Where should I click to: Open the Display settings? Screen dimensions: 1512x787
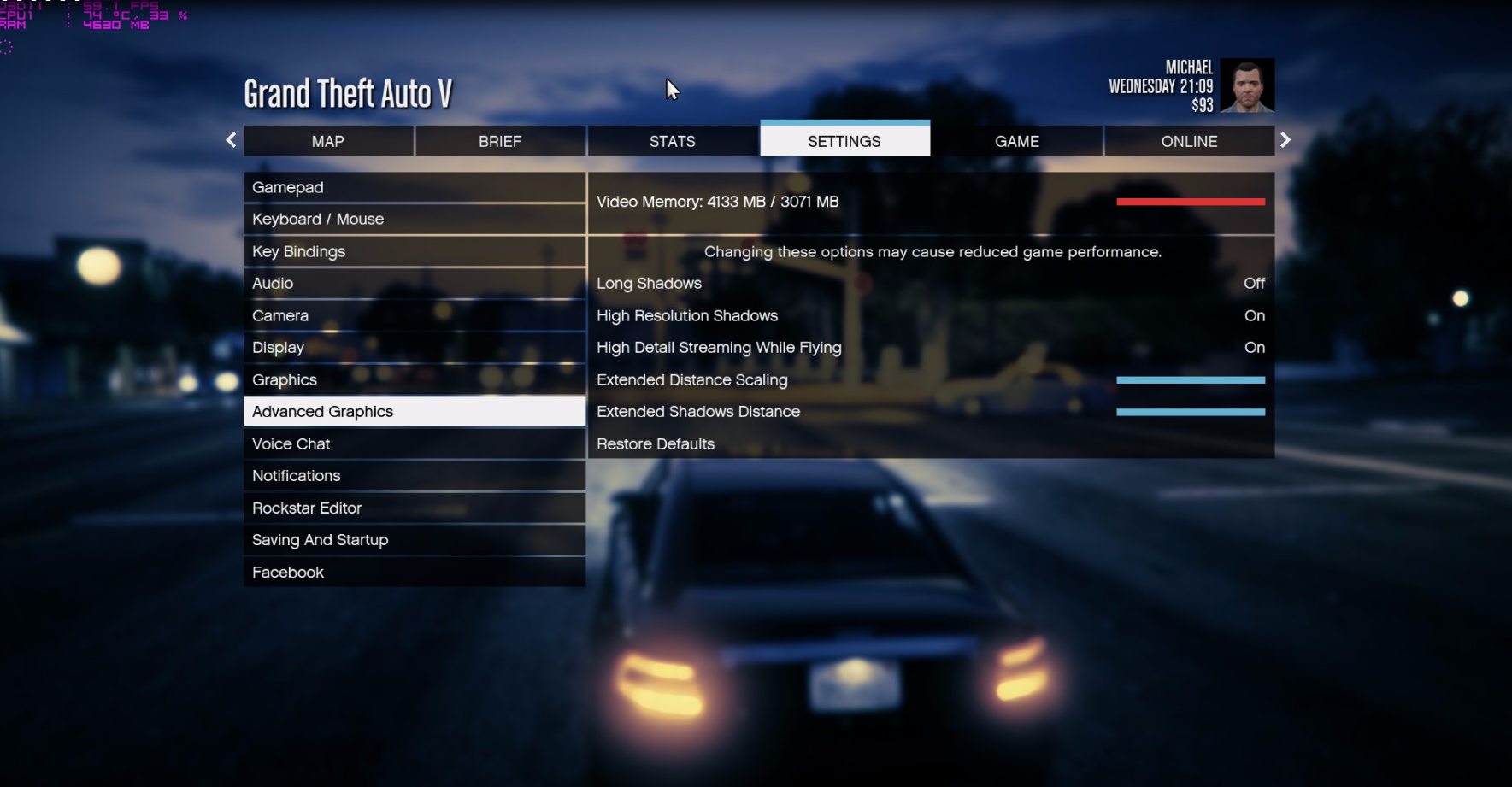(414, 348)
